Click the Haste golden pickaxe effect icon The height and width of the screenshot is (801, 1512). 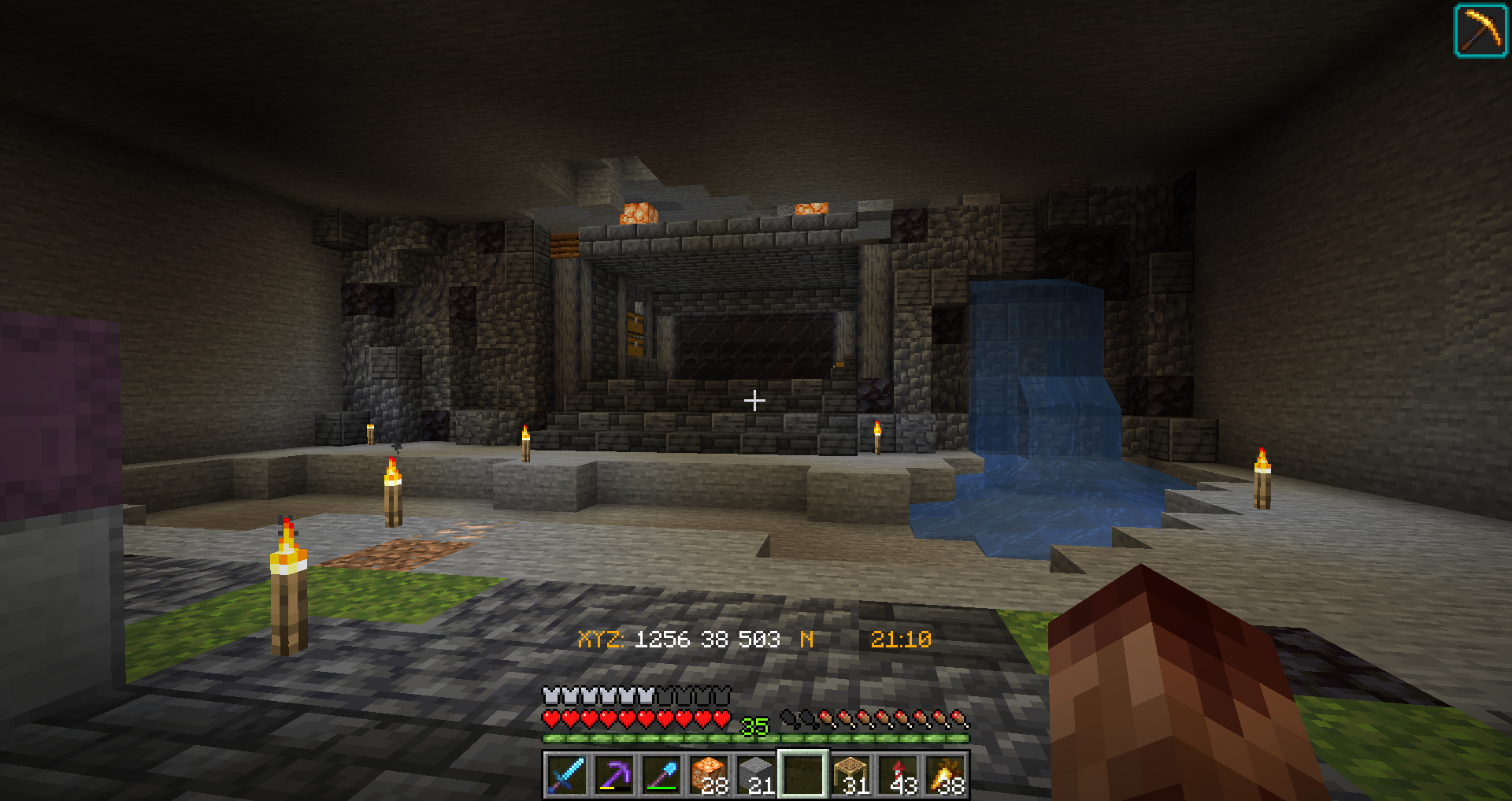(1480, 32)
